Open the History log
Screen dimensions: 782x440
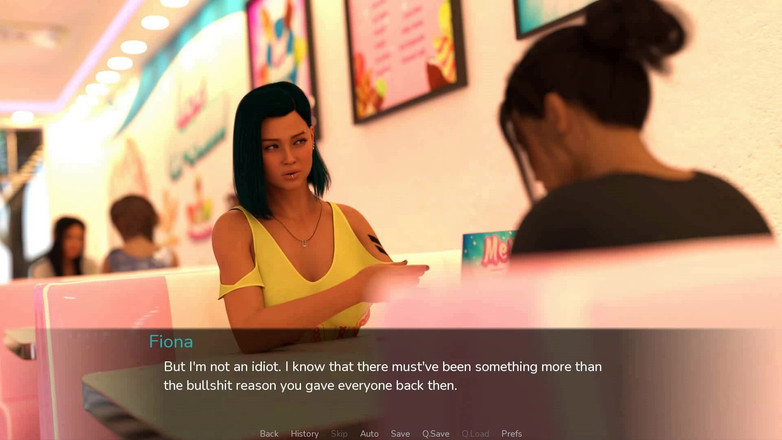pos(304,434)
